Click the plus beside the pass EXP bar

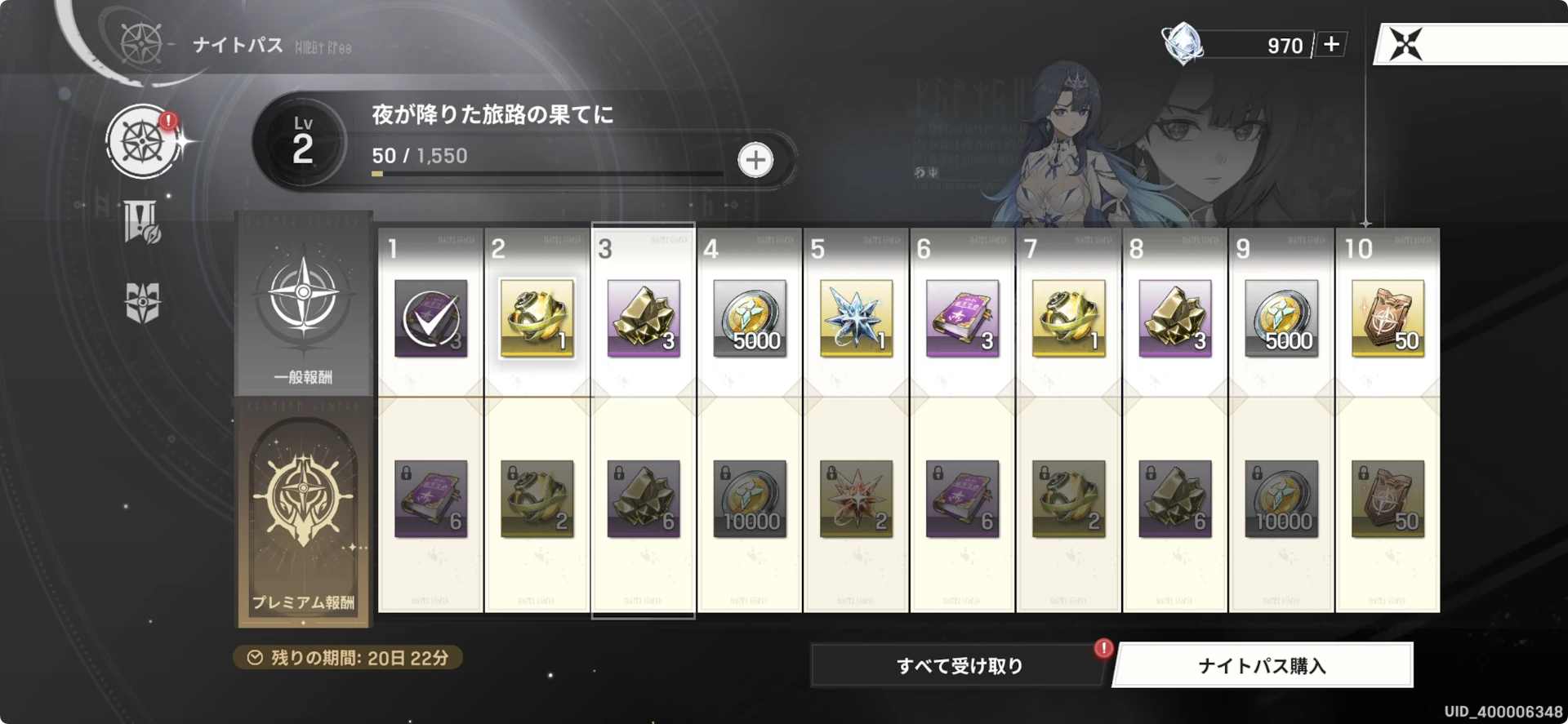coord(755,160)
